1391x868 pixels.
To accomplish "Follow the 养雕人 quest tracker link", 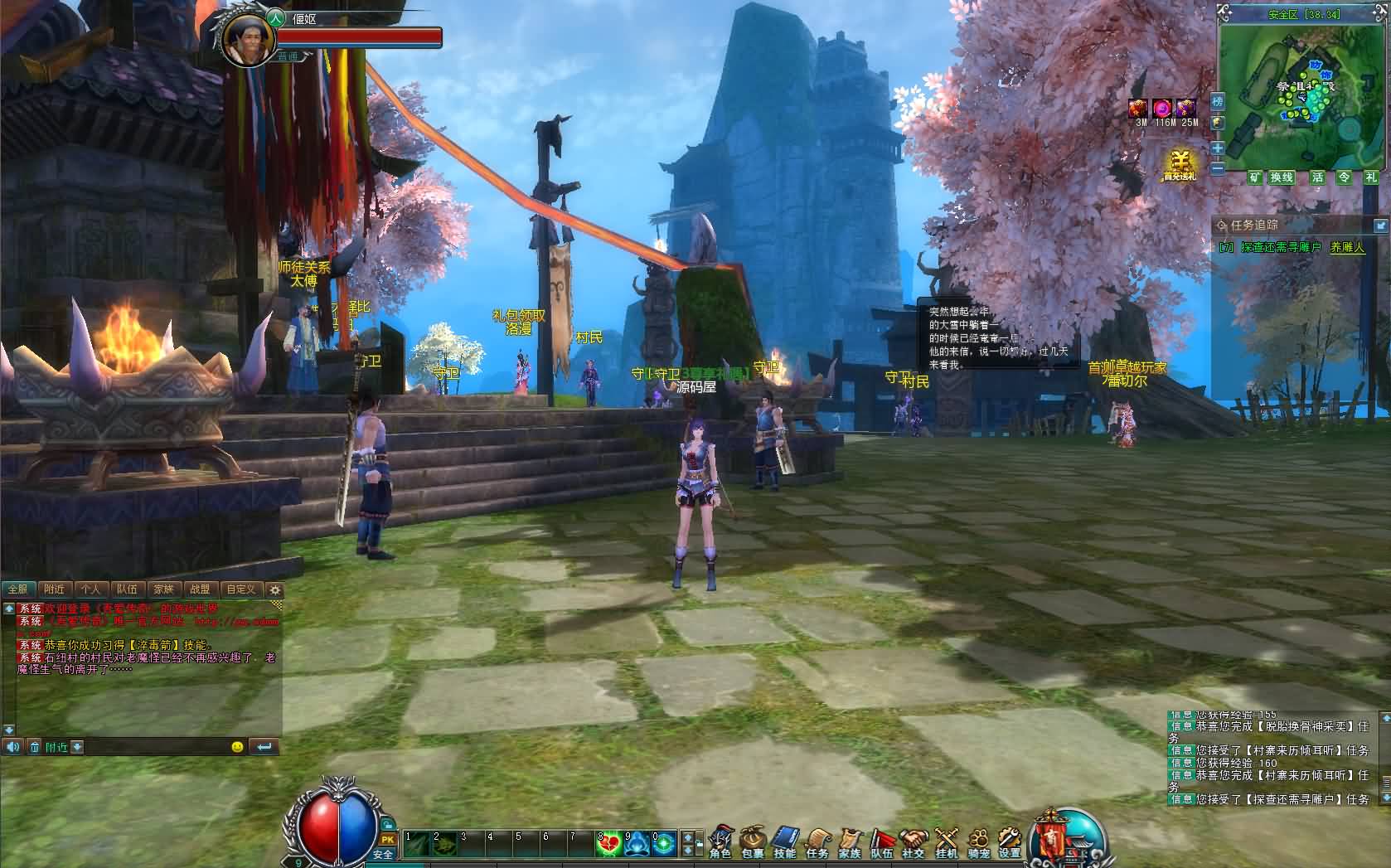I will coord(1347,247).
